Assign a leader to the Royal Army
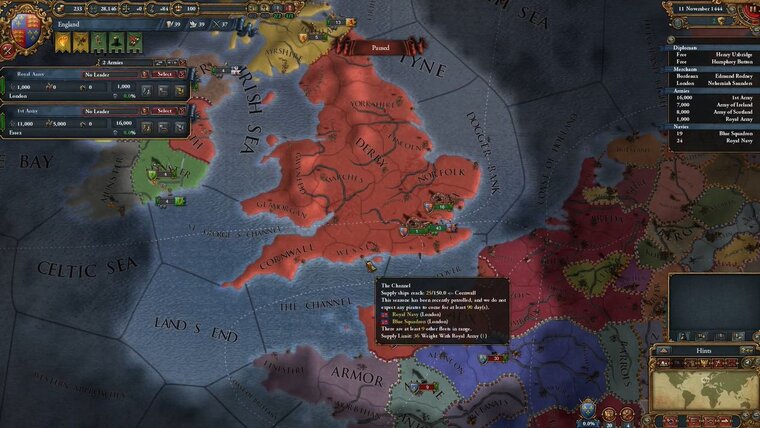The height and width of the screenshot is (428, 760). [x=97, y=74]
